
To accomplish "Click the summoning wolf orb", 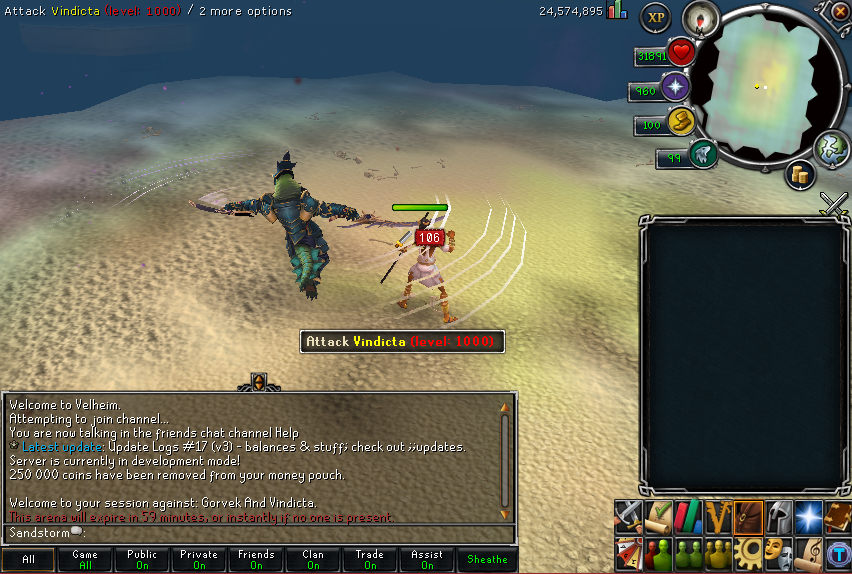I will [x=703, y=155].
